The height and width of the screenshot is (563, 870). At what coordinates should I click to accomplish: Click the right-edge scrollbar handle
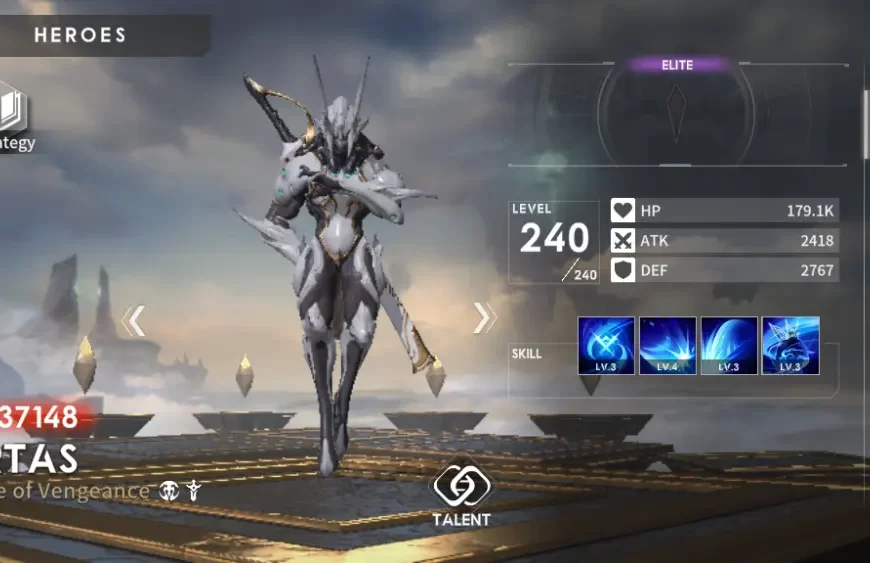point(865,122)
